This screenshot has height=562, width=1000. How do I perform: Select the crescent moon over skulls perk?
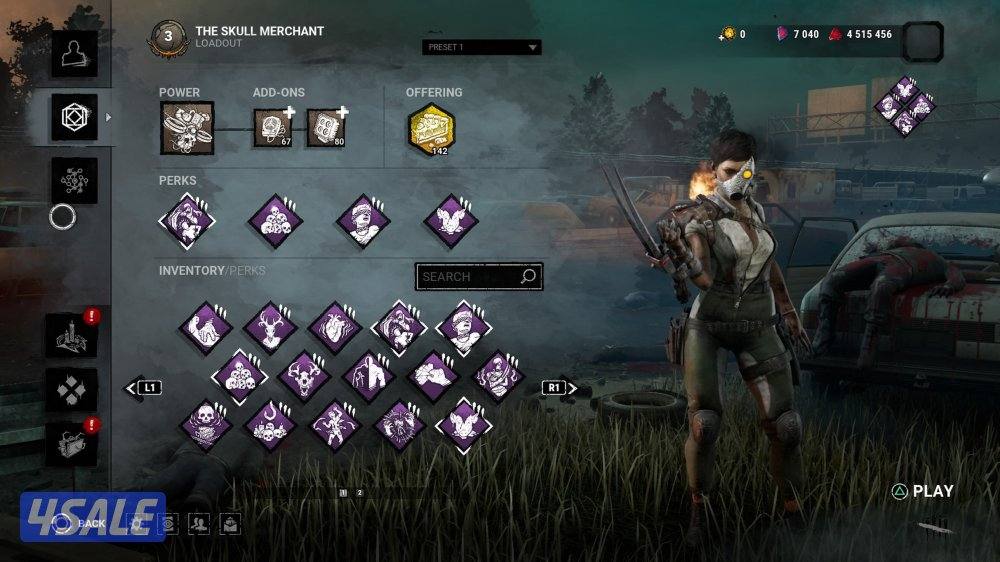270,425
